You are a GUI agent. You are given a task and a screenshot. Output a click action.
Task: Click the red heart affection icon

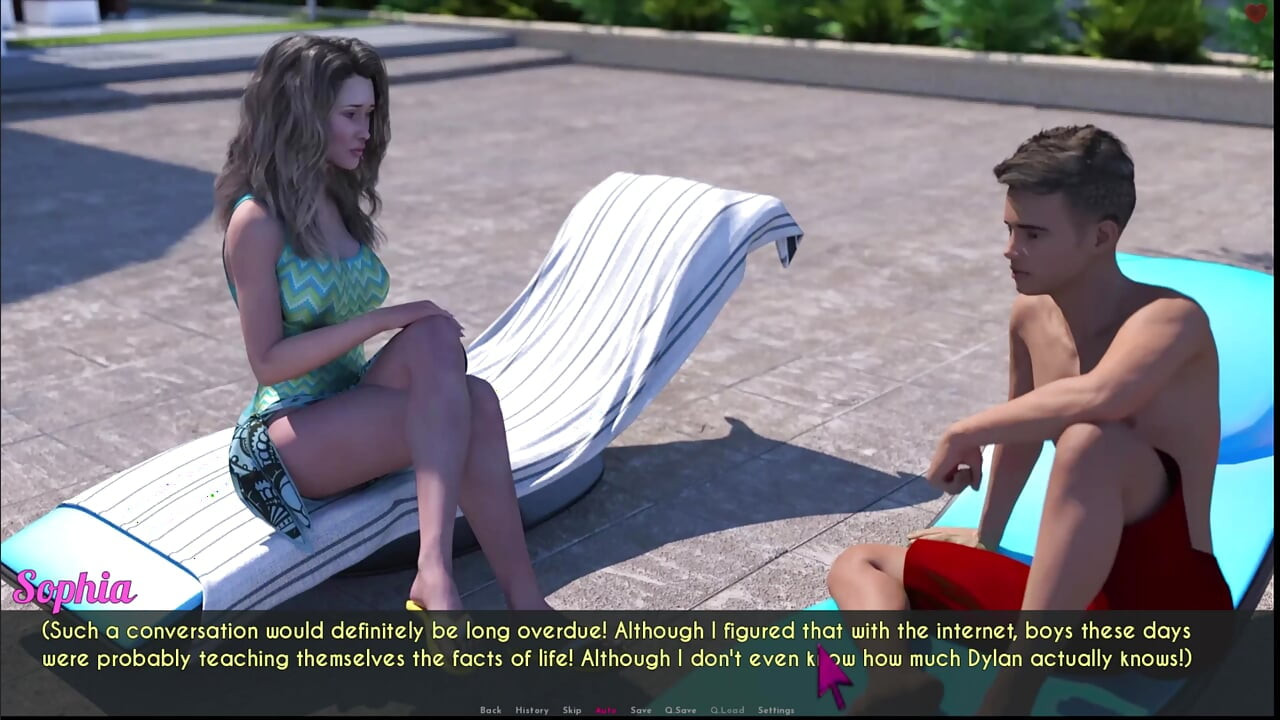[1257, 13]
